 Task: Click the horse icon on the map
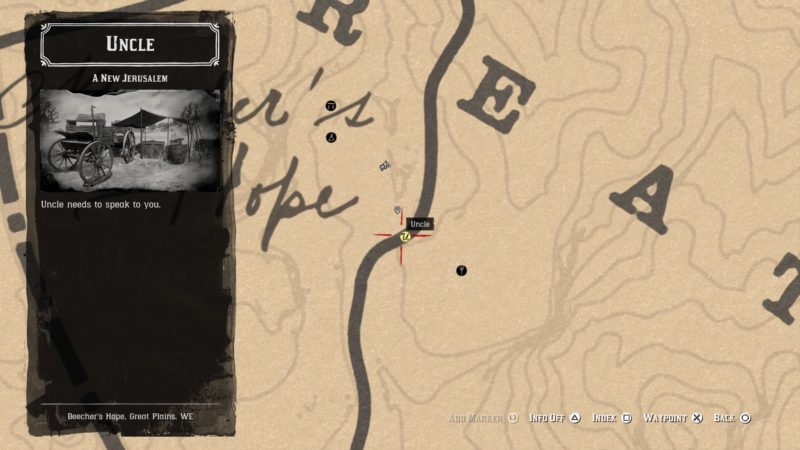[x=384, y=165]
